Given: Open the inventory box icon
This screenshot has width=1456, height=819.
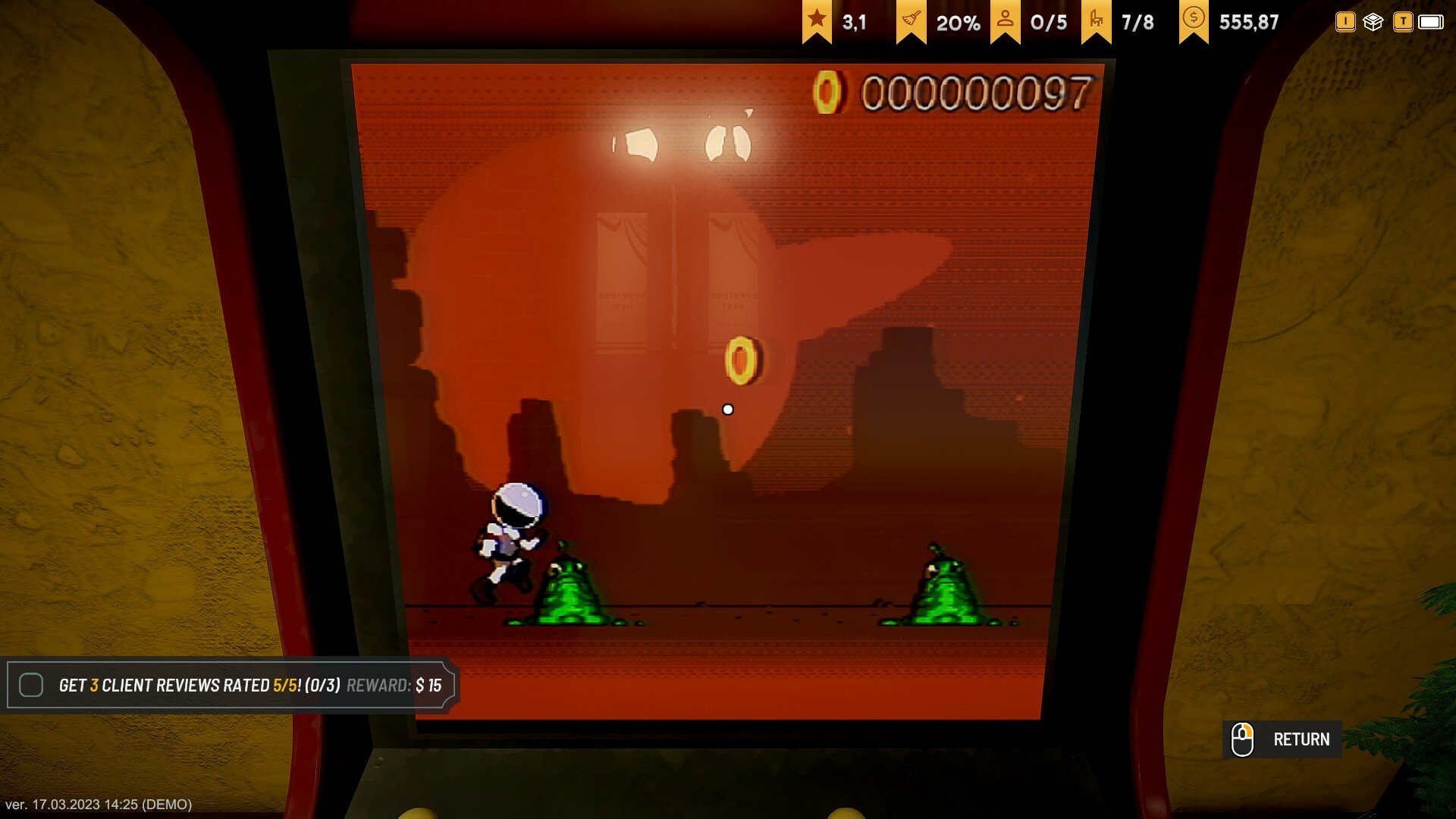Looking at the screenshot, I should click(1373, 22).
